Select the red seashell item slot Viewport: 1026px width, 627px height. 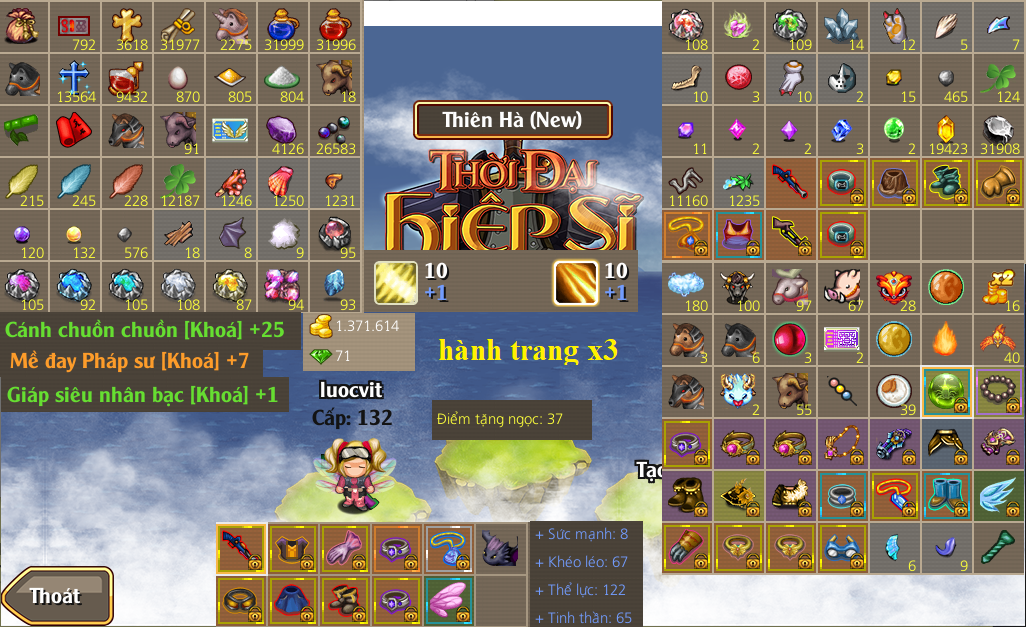tap(283, 182)
